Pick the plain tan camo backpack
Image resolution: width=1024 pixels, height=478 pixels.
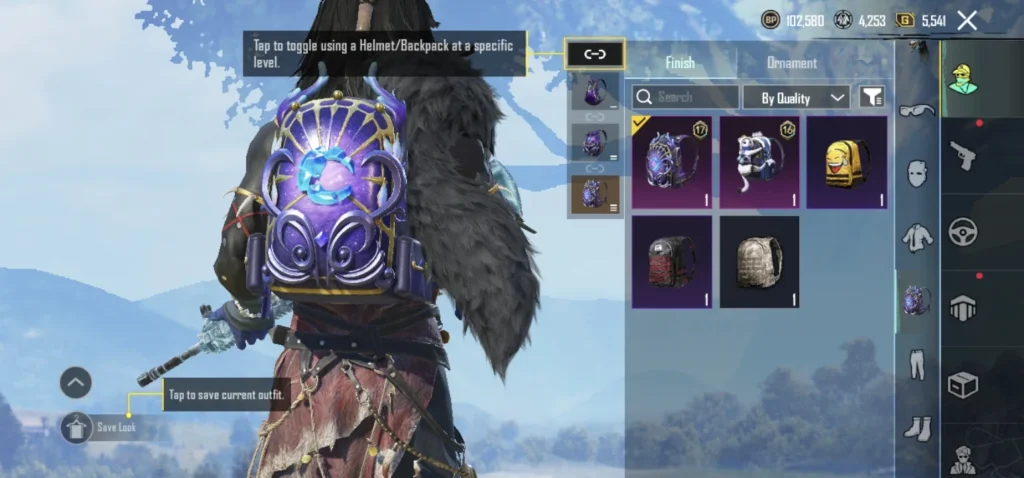[x=759, y=262]
